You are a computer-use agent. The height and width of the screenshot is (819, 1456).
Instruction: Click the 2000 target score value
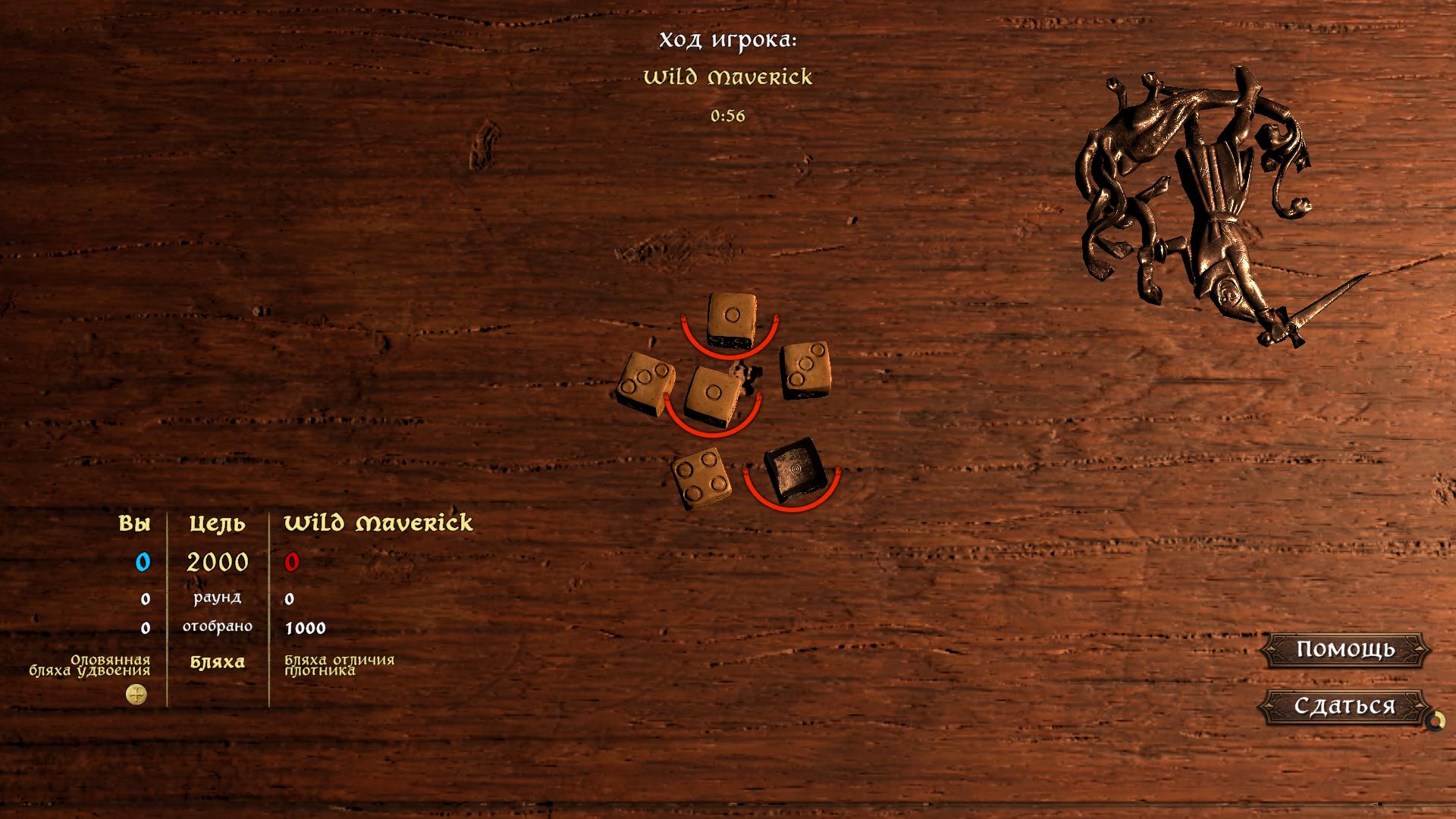218,562
